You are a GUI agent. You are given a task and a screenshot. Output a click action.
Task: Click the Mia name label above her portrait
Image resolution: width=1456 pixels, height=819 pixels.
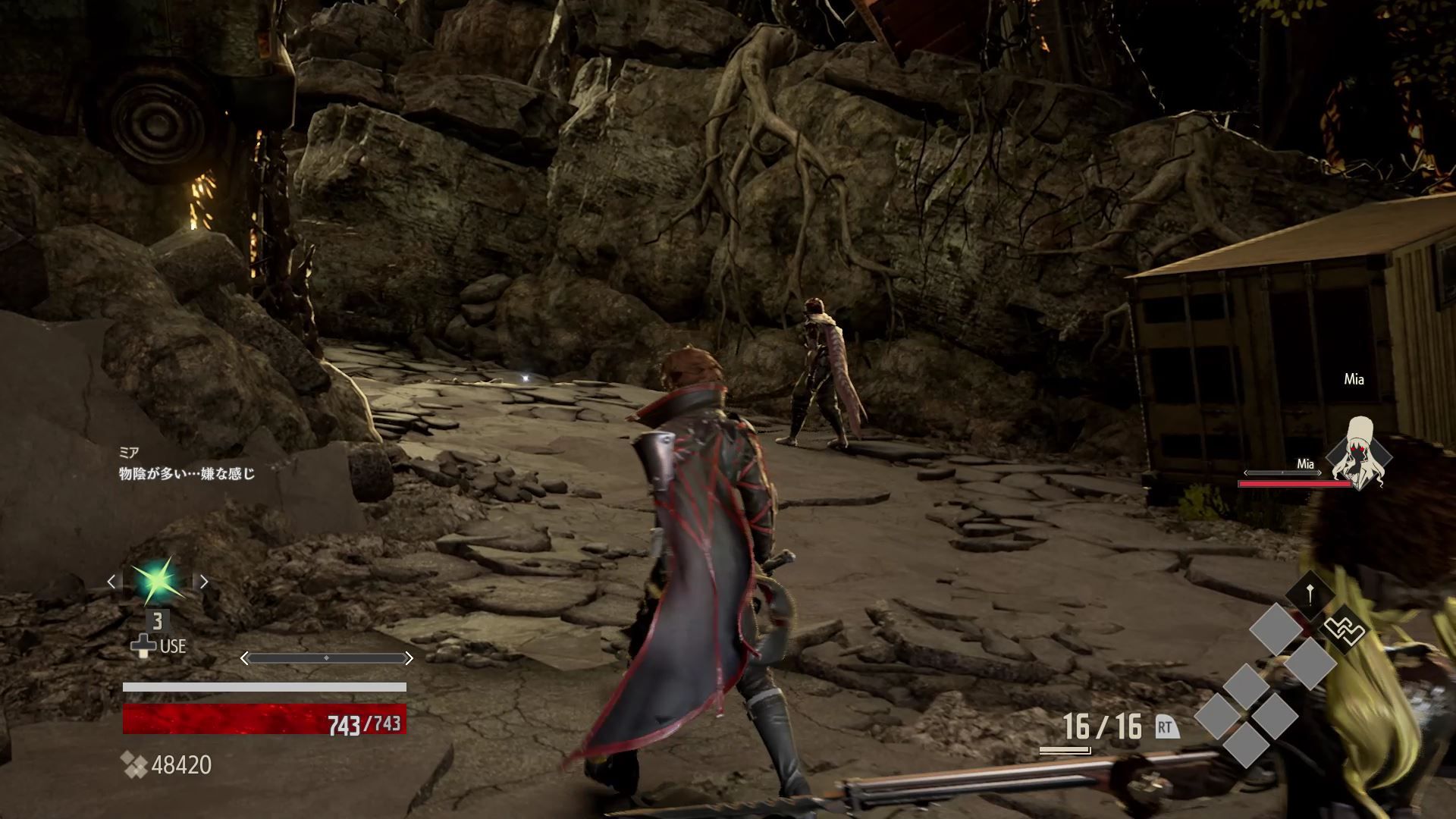[x=1354, y=379]
